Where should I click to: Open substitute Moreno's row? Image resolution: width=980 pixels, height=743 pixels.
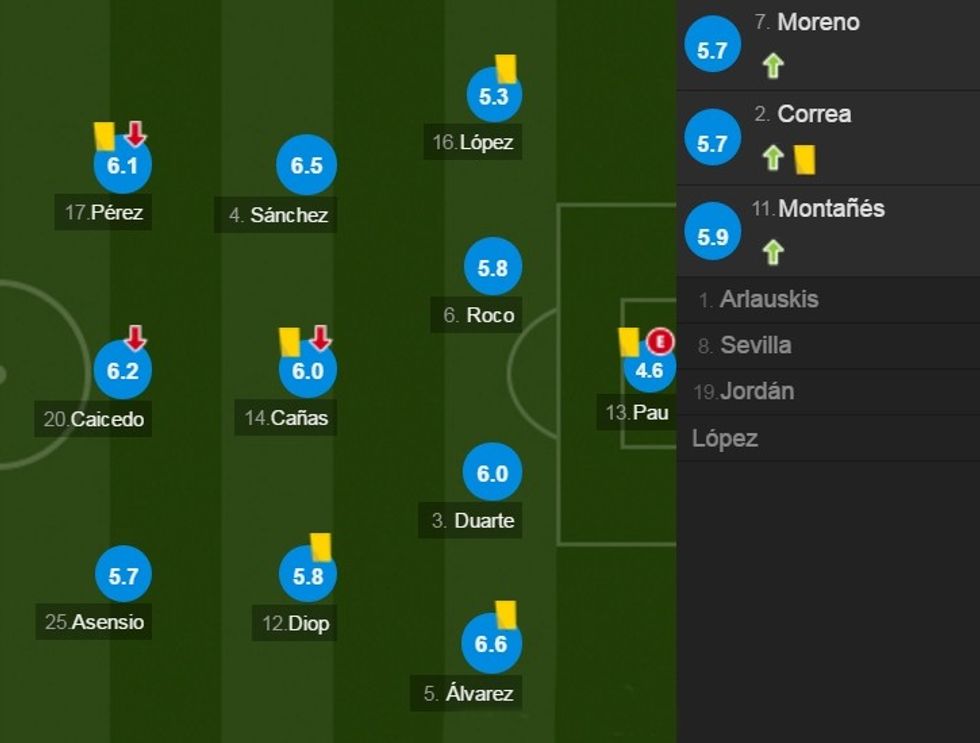click(x=818, y=22)
